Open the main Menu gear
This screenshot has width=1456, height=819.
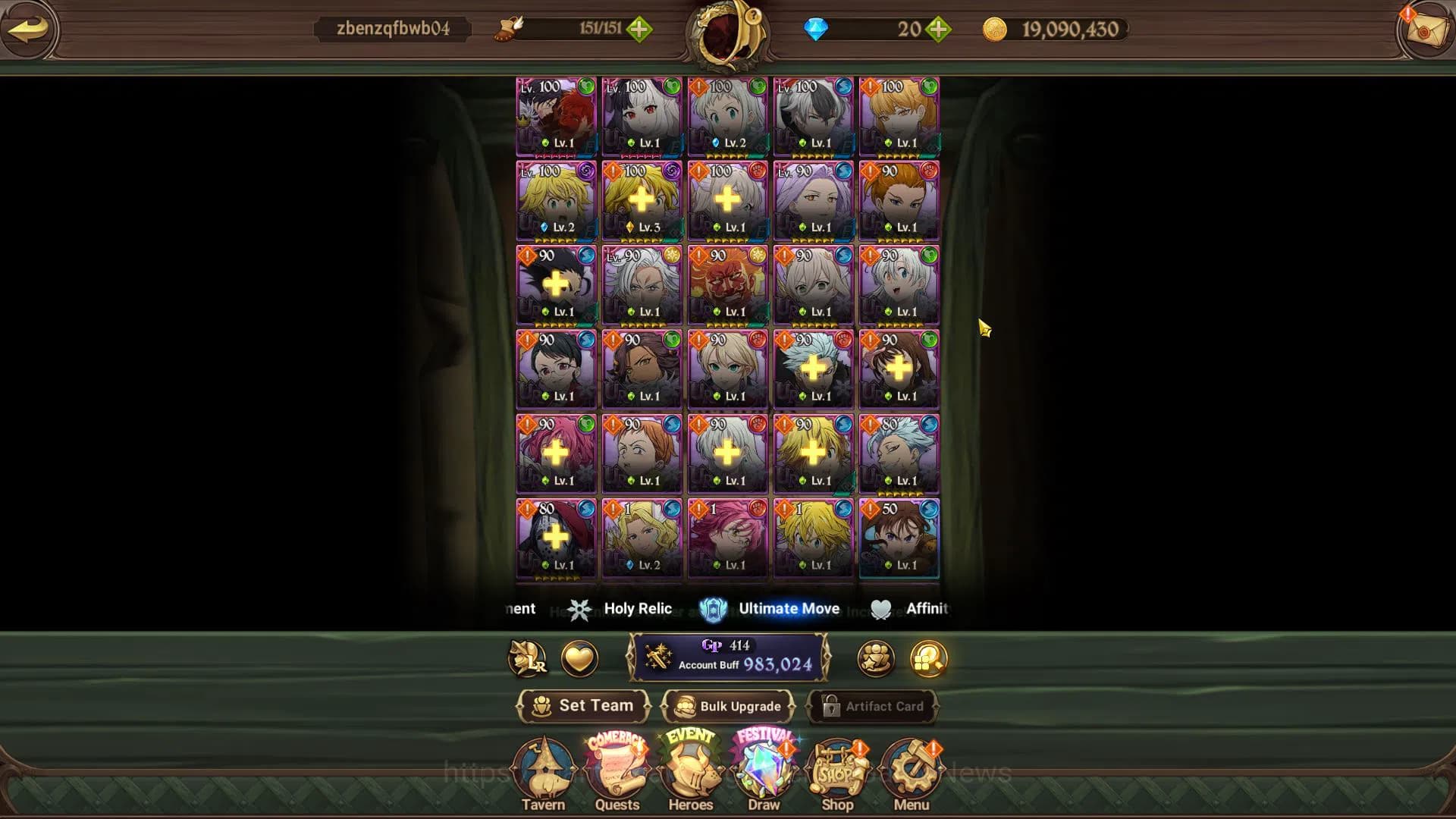pyautogui.click(x=911, y=773)
